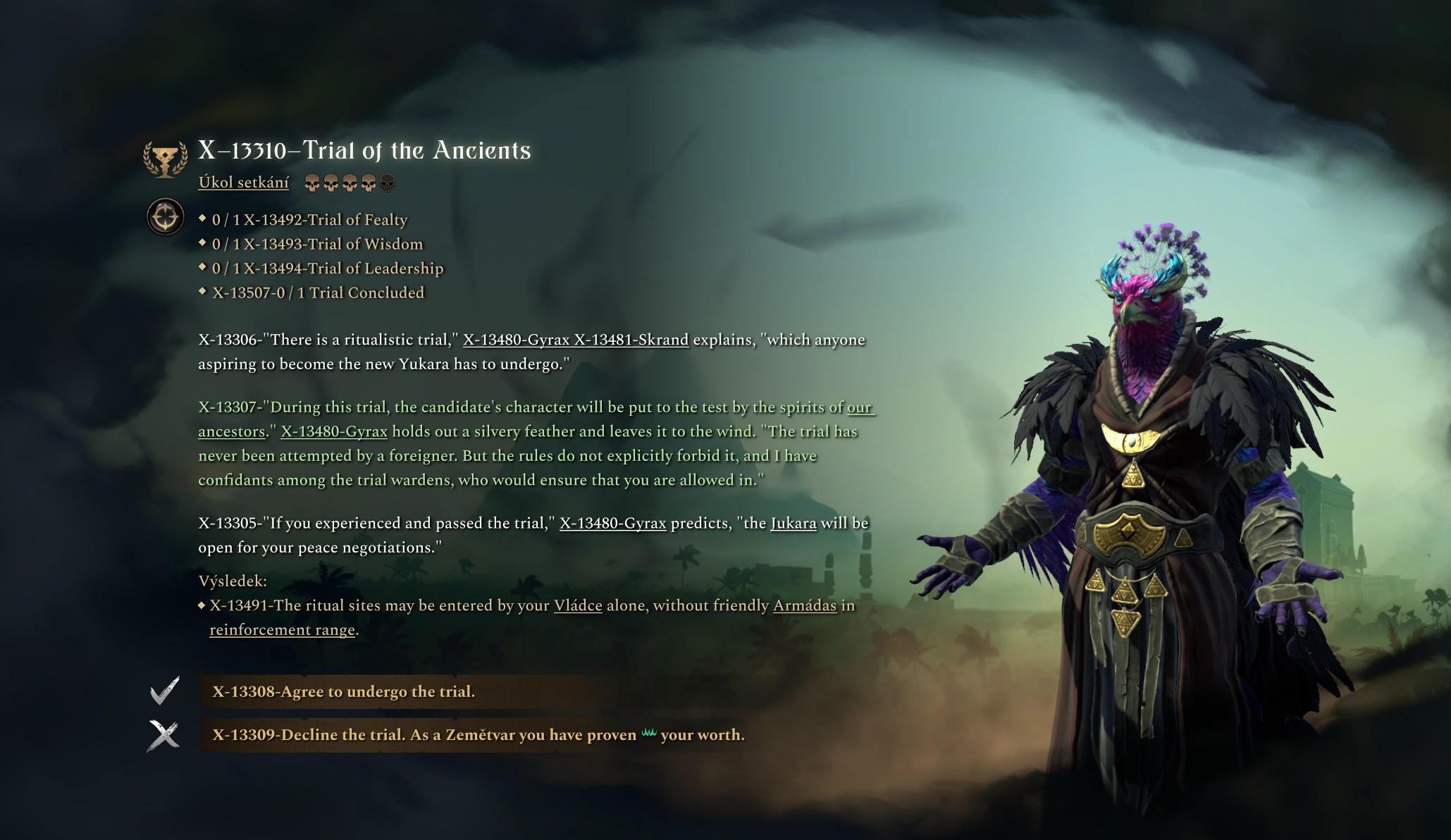Show the Armádas term link
The image size is (1451, 840).
coord(804,605)
